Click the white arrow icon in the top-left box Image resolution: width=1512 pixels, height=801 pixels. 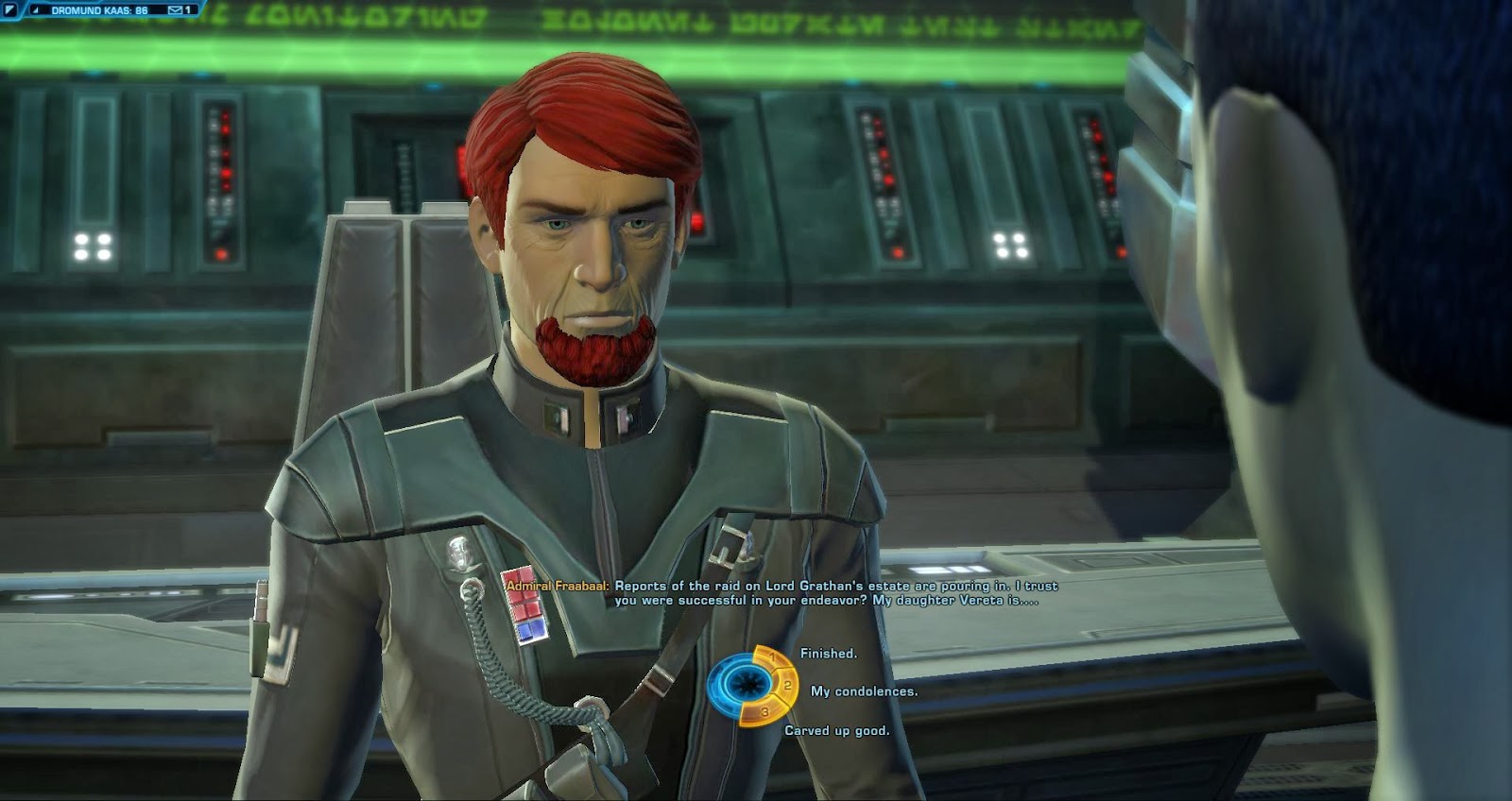click(9, 9)
